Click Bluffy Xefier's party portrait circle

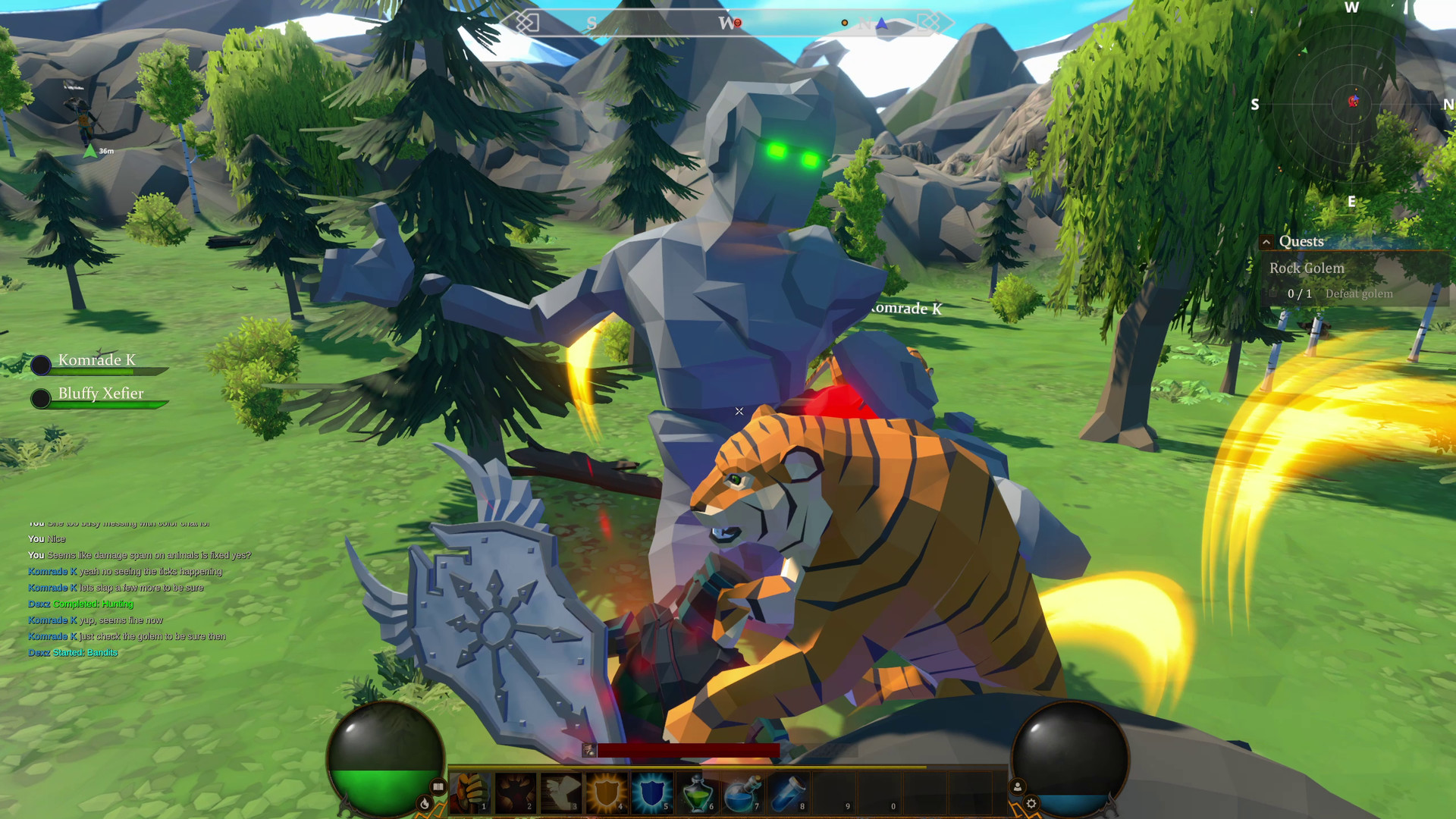[x=40, y=398]
